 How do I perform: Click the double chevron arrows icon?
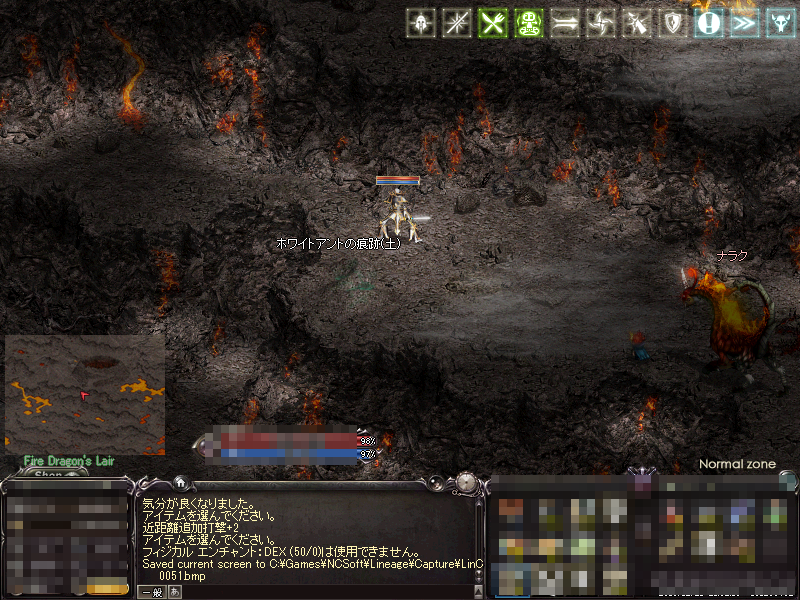745,23
